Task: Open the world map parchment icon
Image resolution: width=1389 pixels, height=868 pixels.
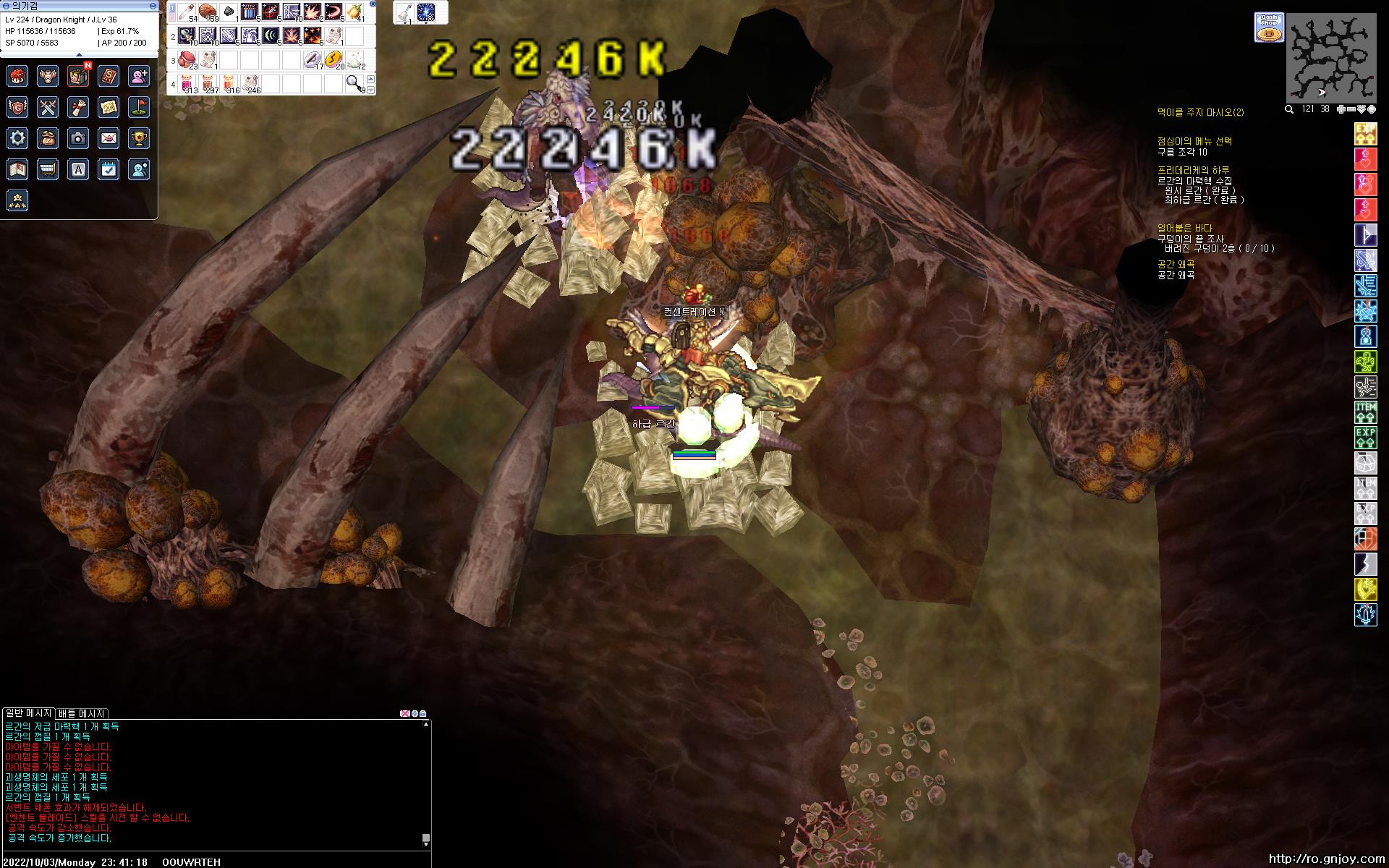Action: (109, 107)
